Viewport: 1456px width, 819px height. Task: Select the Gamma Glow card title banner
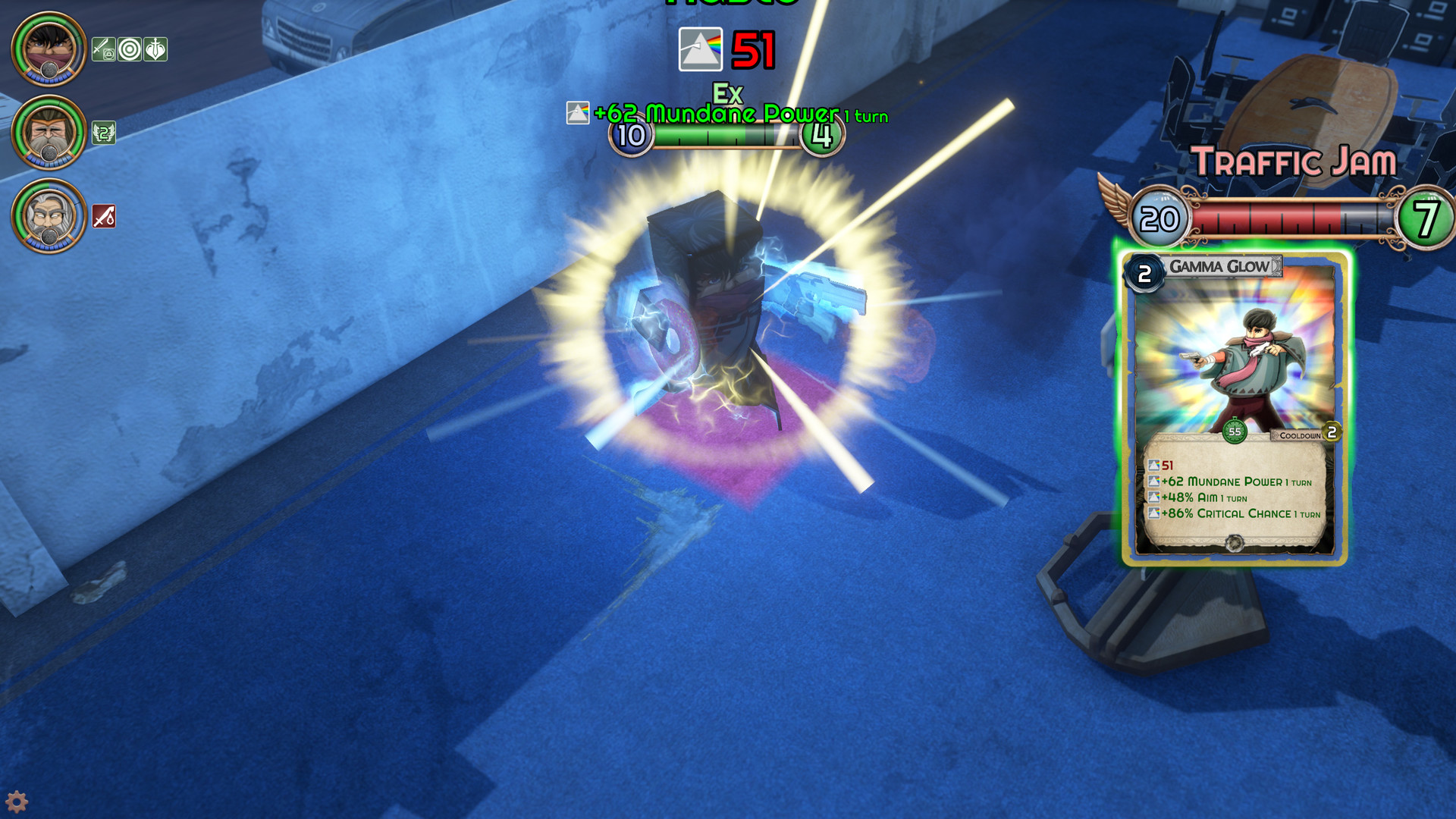coord(1218,267)
